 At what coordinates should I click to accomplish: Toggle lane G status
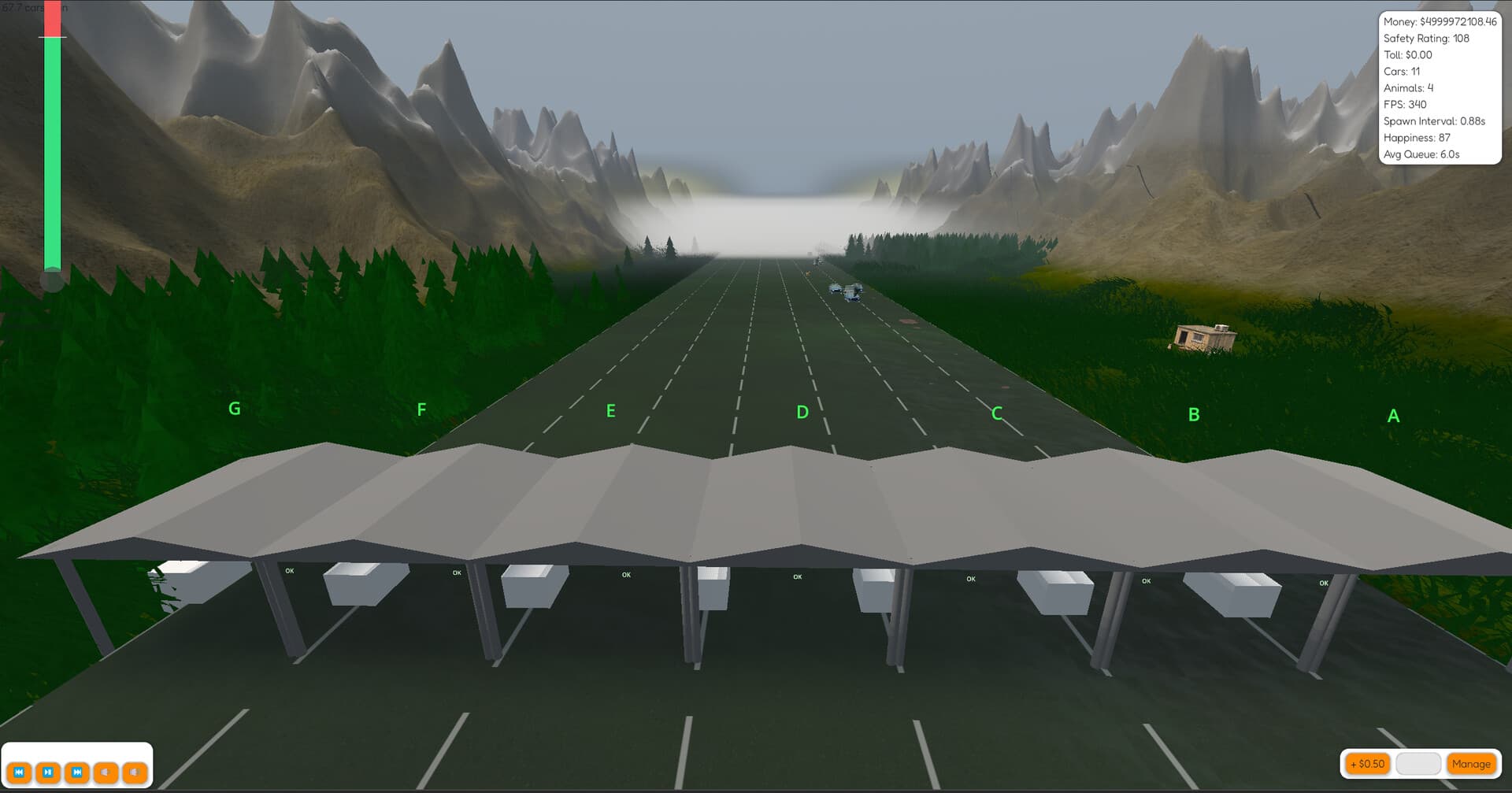pyautogui.click(x=234, y=409)
